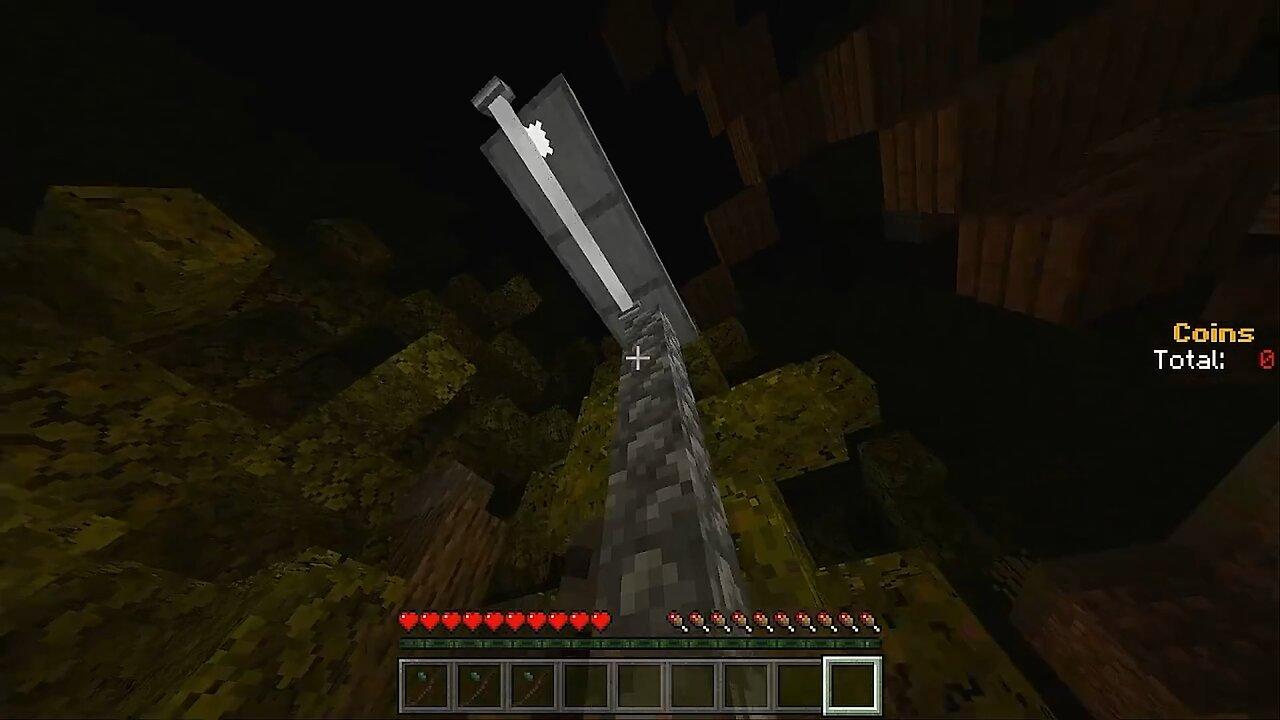Viewport: 1280px width, 720px height.
Task: Click the gold Coins scoreboard title
Action: (x=1212, y=332)
